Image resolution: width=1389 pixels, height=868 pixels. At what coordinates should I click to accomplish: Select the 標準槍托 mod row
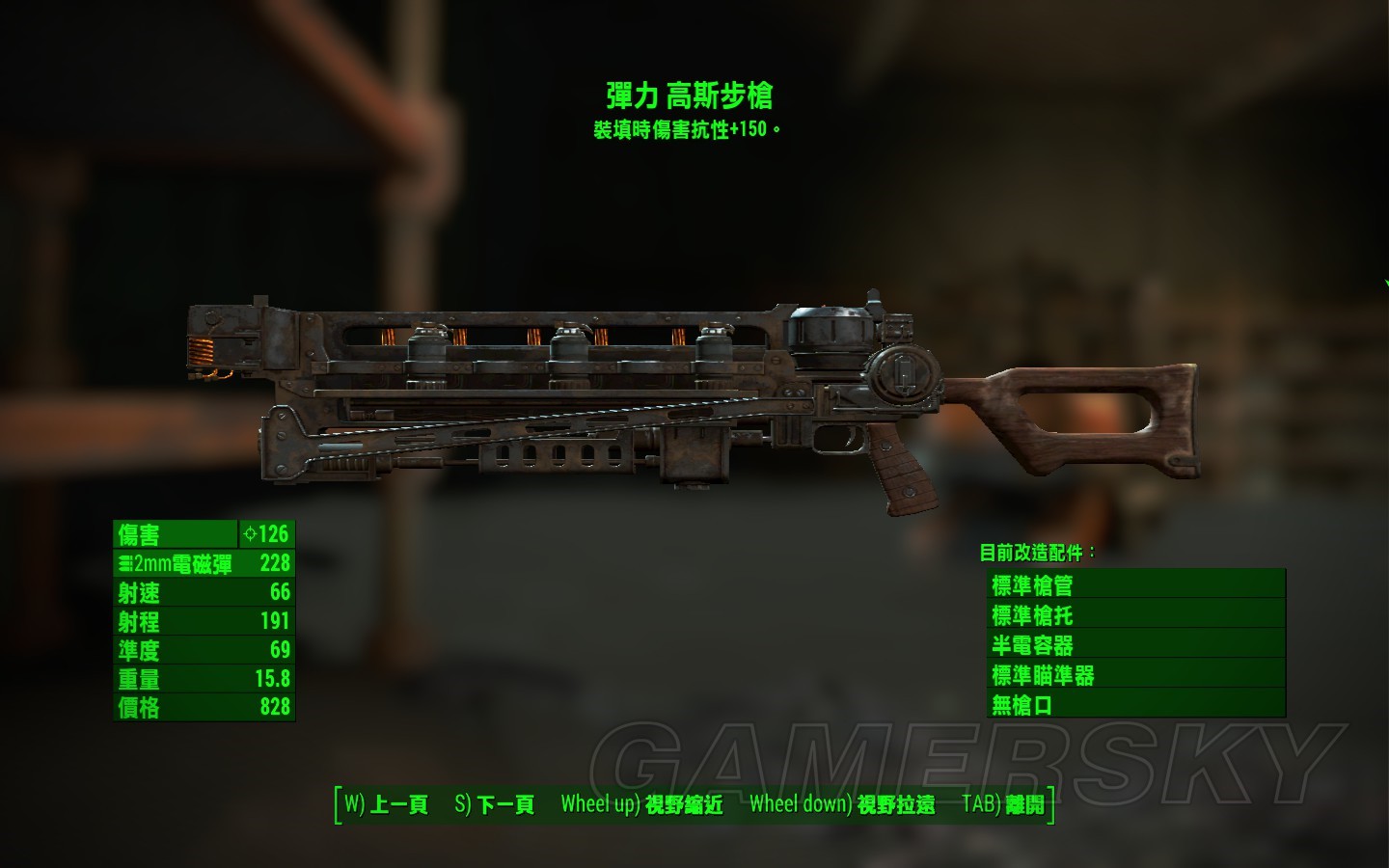tap(1136, 614)
